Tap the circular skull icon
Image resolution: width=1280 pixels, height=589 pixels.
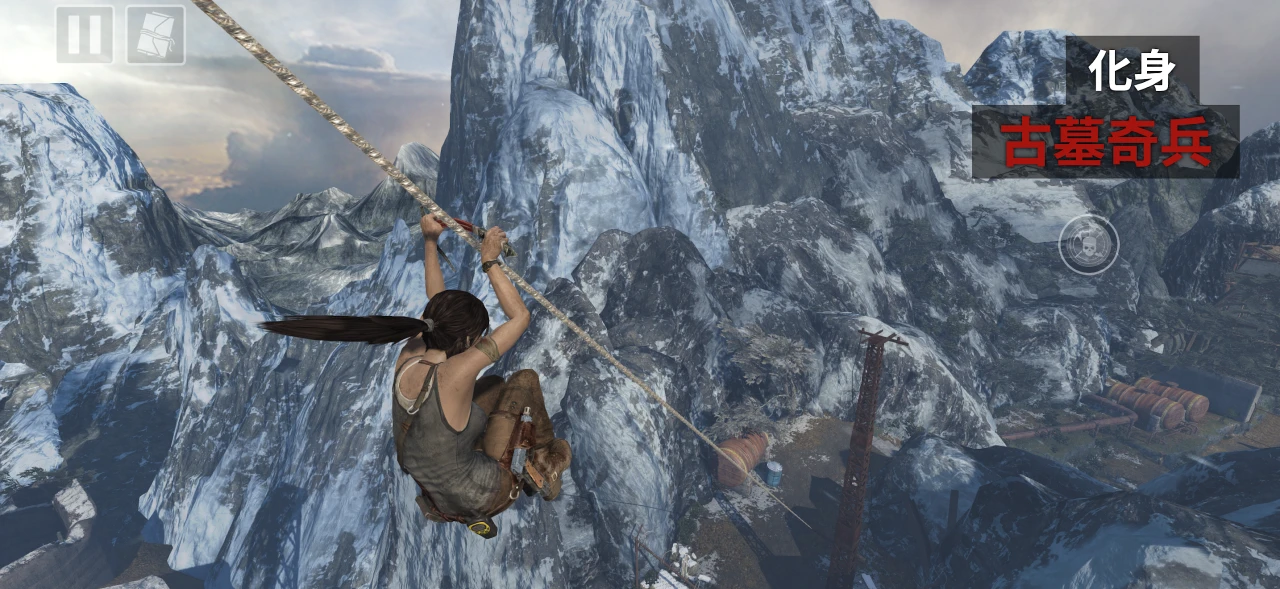click(x=1088, y=244)
